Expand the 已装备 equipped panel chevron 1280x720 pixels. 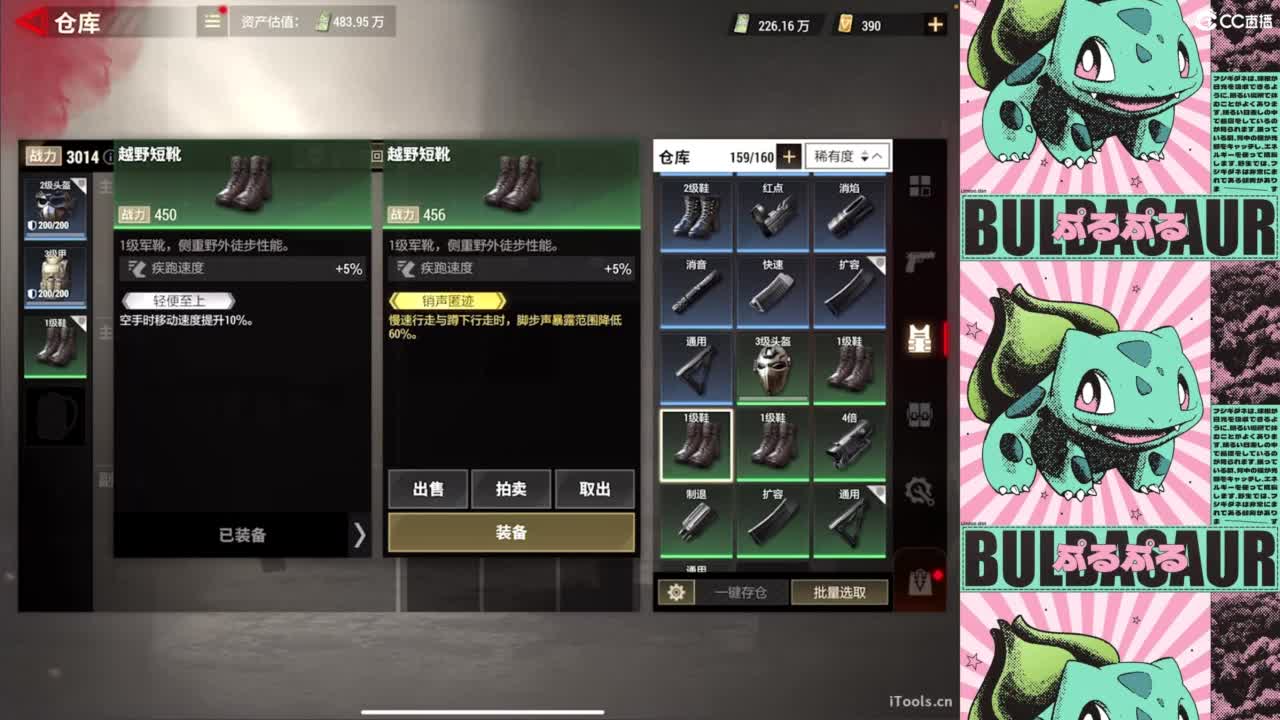[x=360, y=536]
